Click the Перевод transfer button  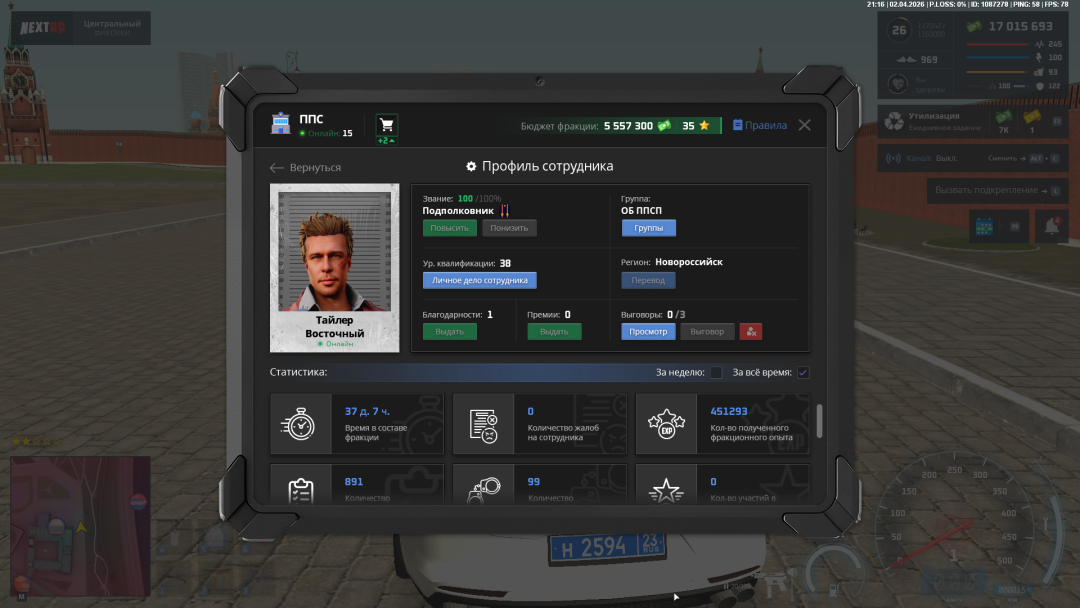point(648,281)
